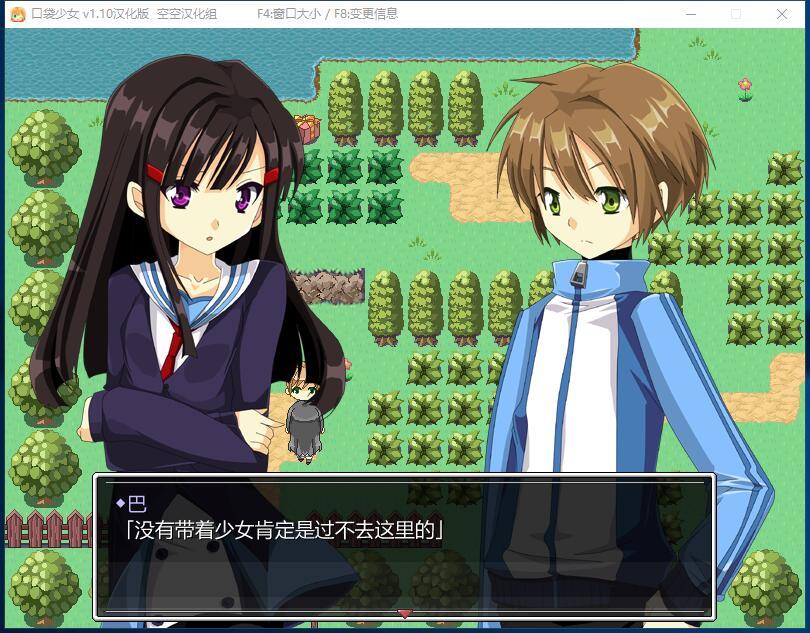Minimize the game window
The image size is (810, 633).
690,14
